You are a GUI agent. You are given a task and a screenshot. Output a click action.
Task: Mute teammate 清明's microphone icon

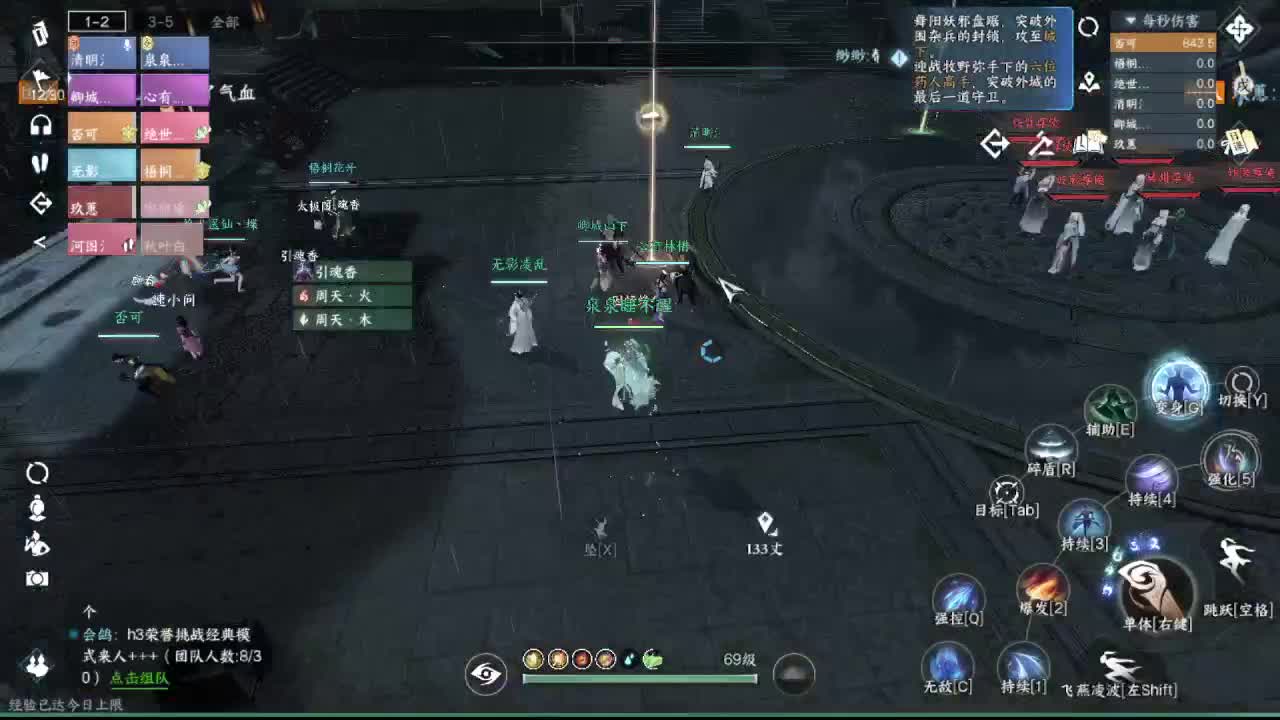tap(126, 45)
